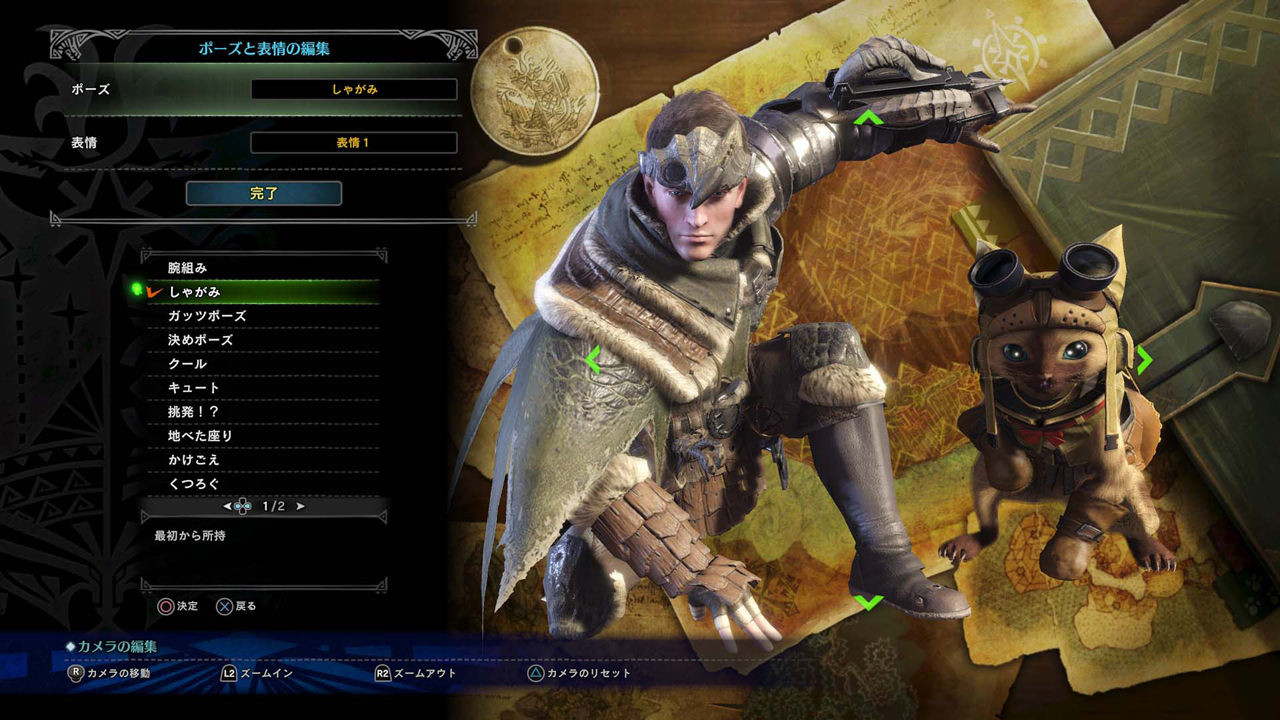The height and width of the screenshot is (720, 1280).
Task: Select the キュート pose
Action: (x=262, y=388)
